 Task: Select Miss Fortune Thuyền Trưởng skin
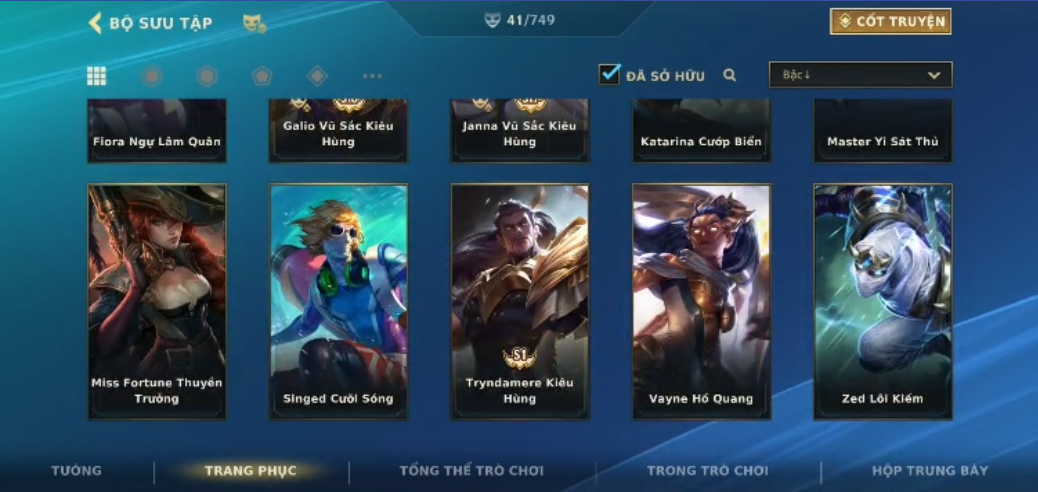coord(157,300)
